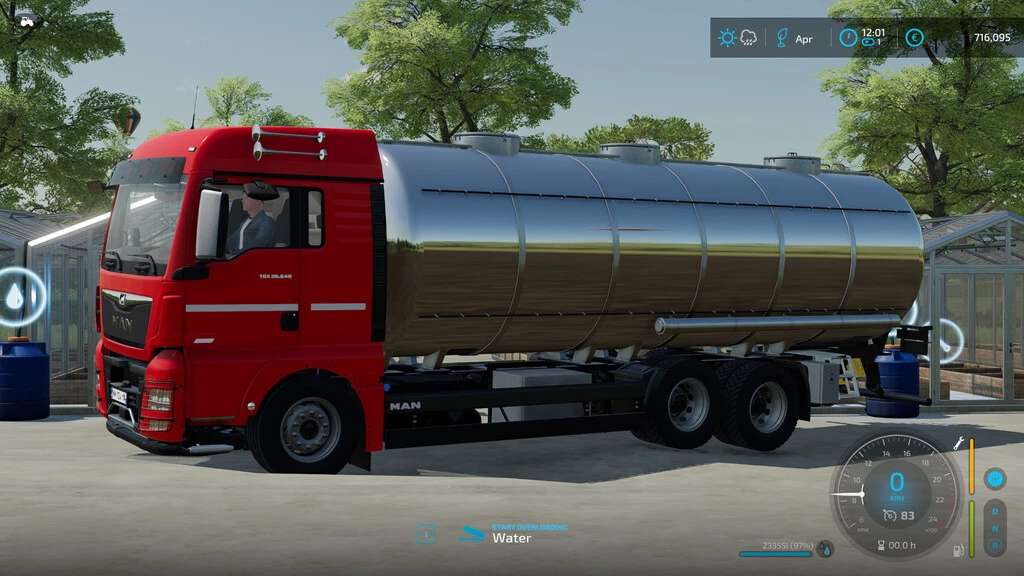Select the water drop fill level icon

point(825,548)
